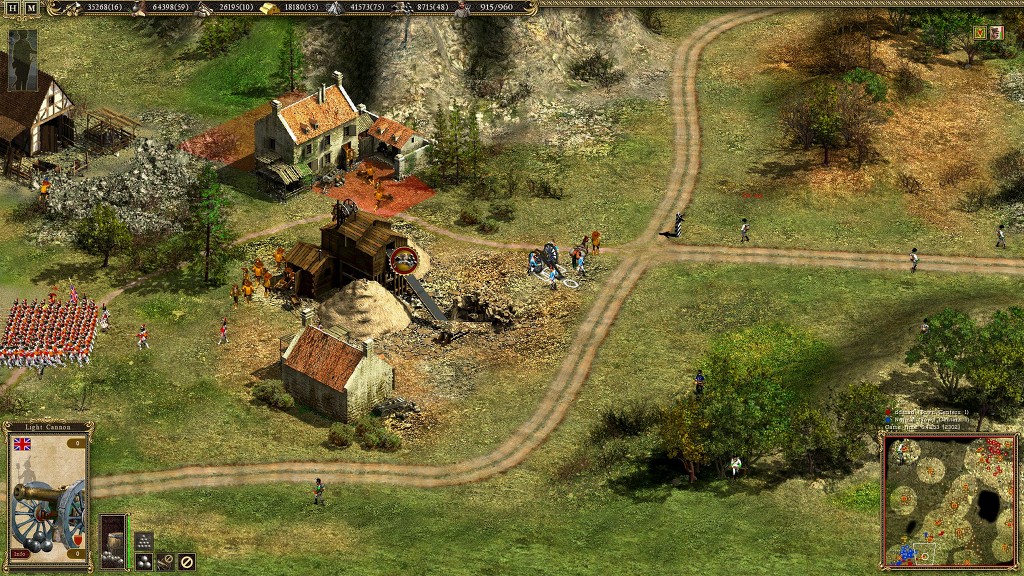Screen dimensions: 1024x576
Task: Click the minimap
Action: pos(949,500)
